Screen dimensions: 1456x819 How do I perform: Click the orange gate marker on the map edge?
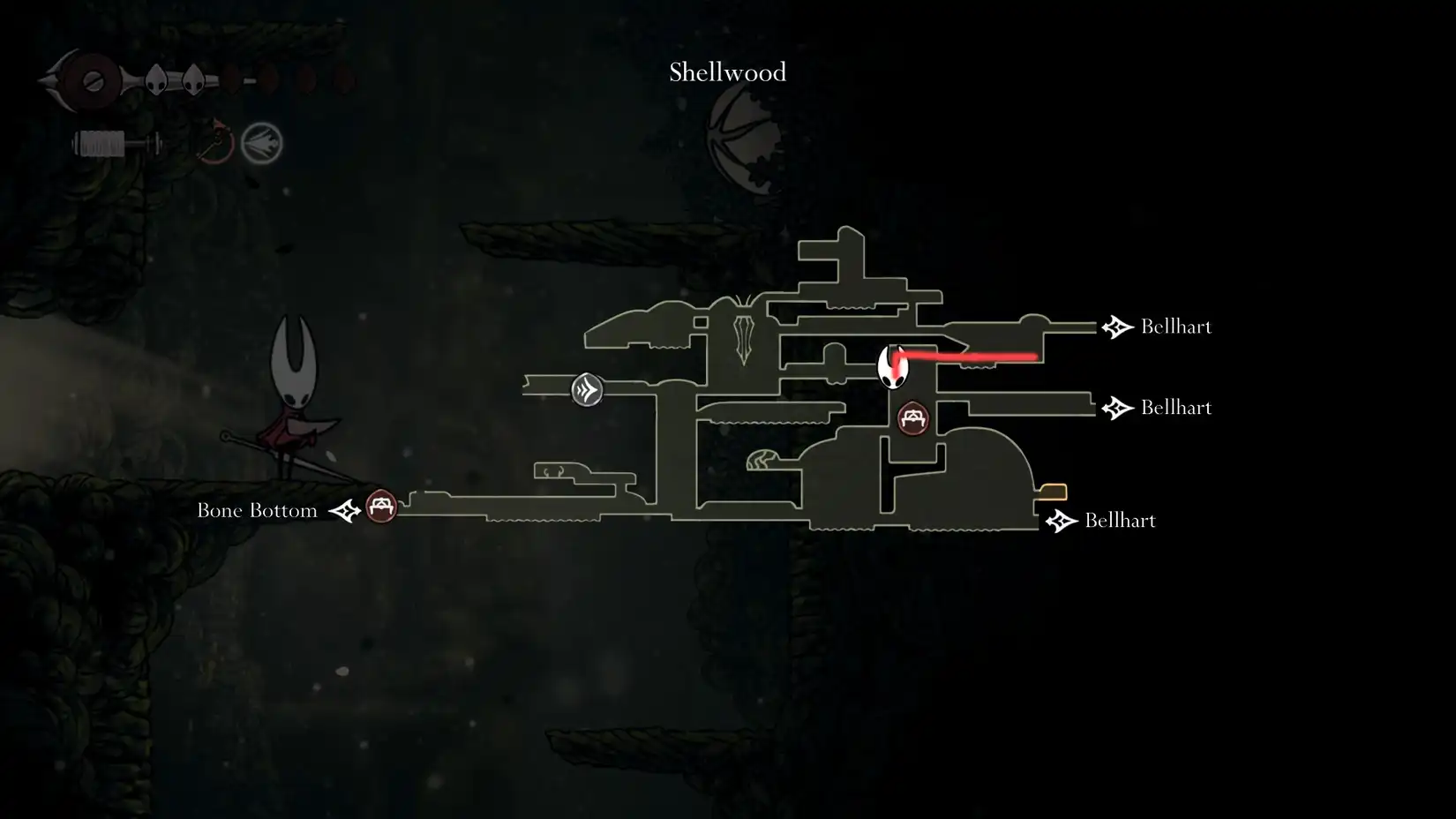click(1051, 490)
